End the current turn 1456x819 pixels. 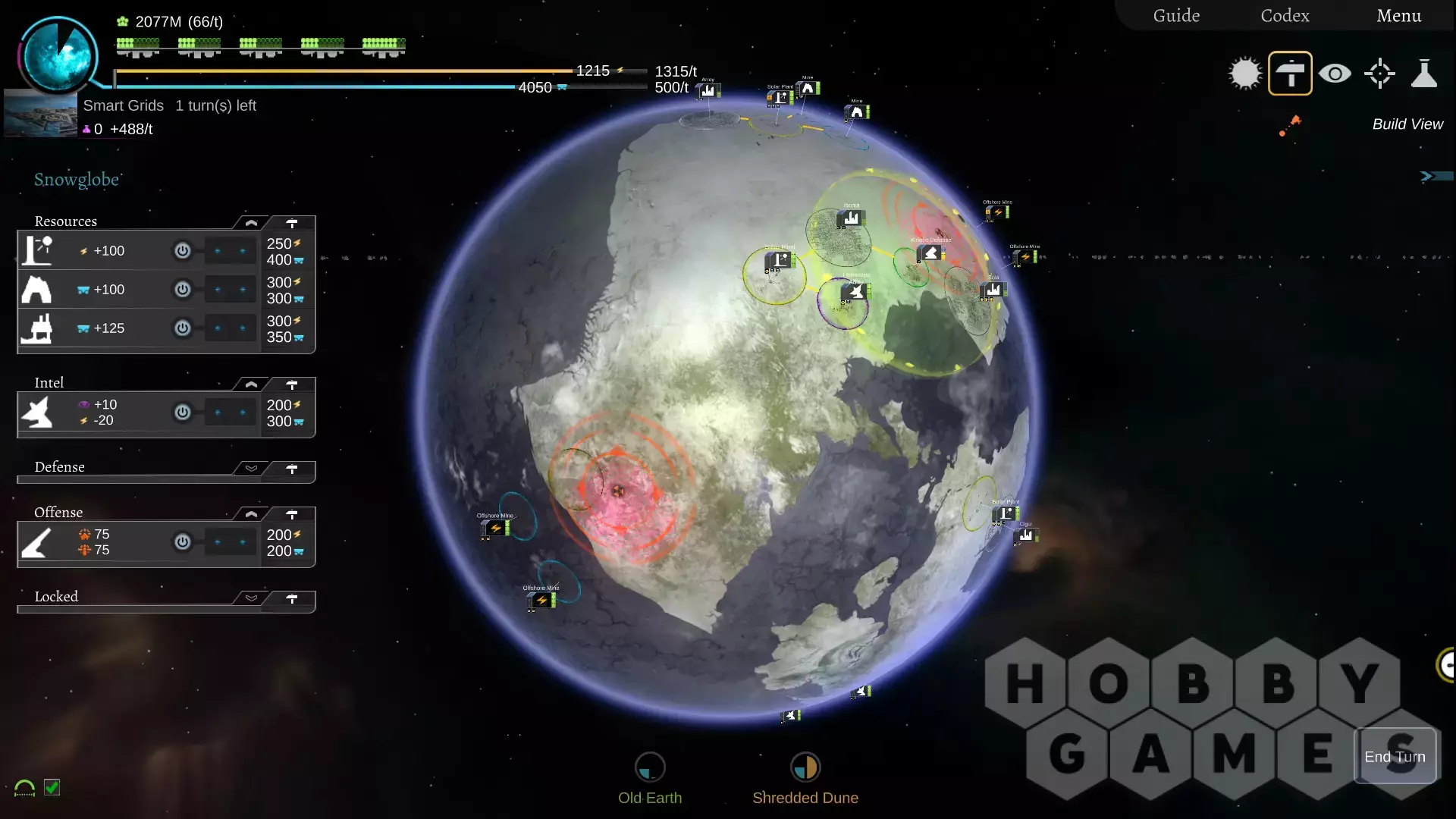click(1395, 756)
